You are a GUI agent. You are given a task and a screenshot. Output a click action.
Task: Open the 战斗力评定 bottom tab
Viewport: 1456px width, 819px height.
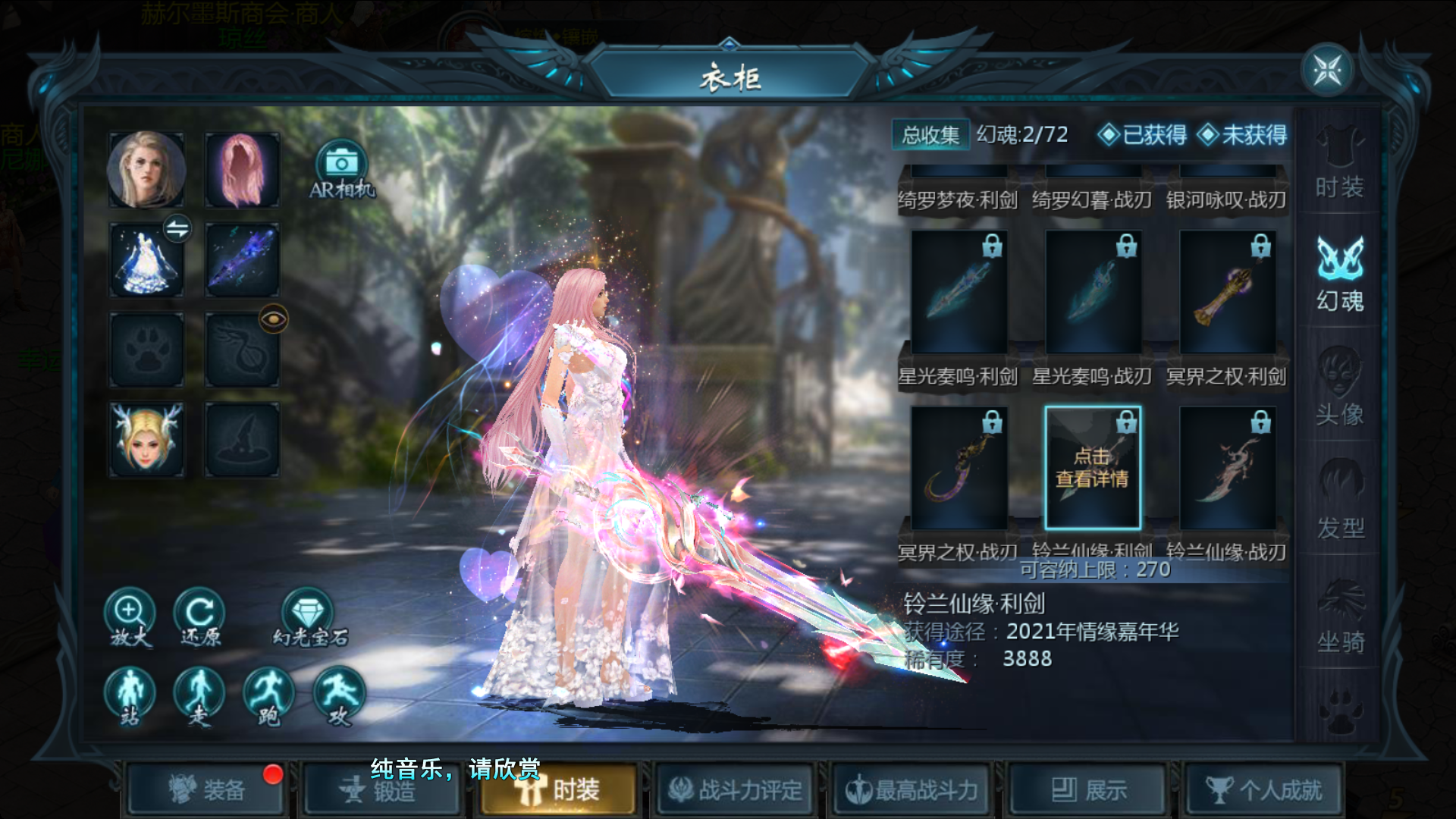[x=735, y=790]
